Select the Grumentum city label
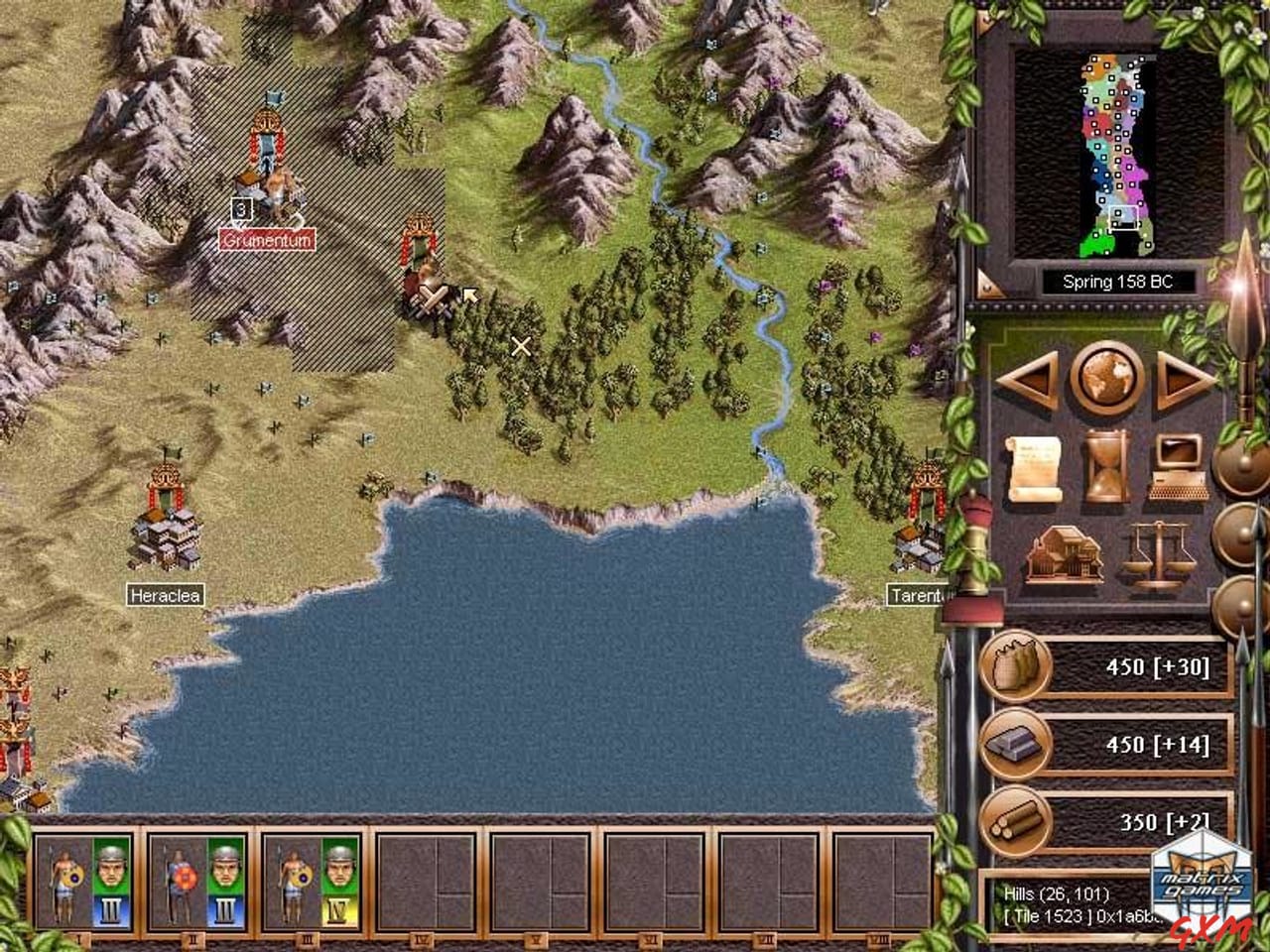This screenshot has width=1270, height=952. click(x=265, y=238)
